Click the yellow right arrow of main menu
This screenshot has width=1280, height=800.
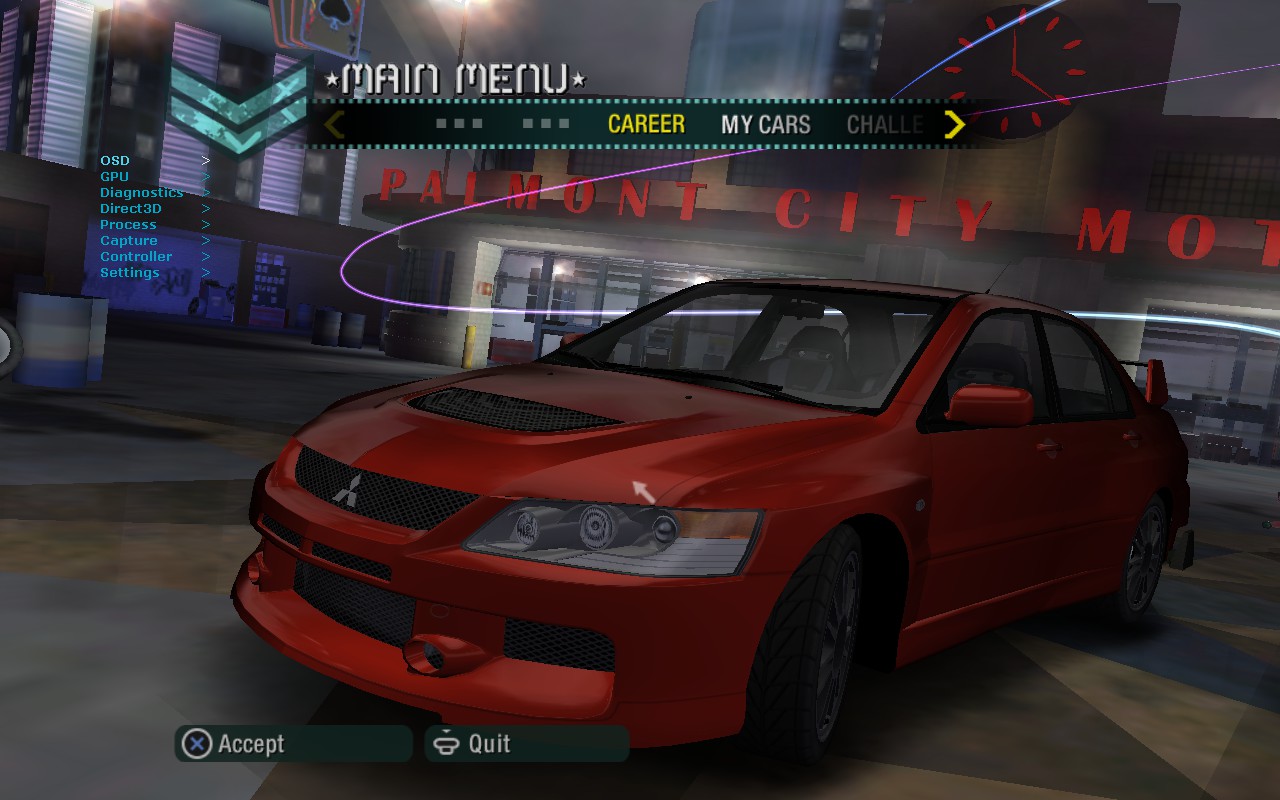[x=955, y=124]
